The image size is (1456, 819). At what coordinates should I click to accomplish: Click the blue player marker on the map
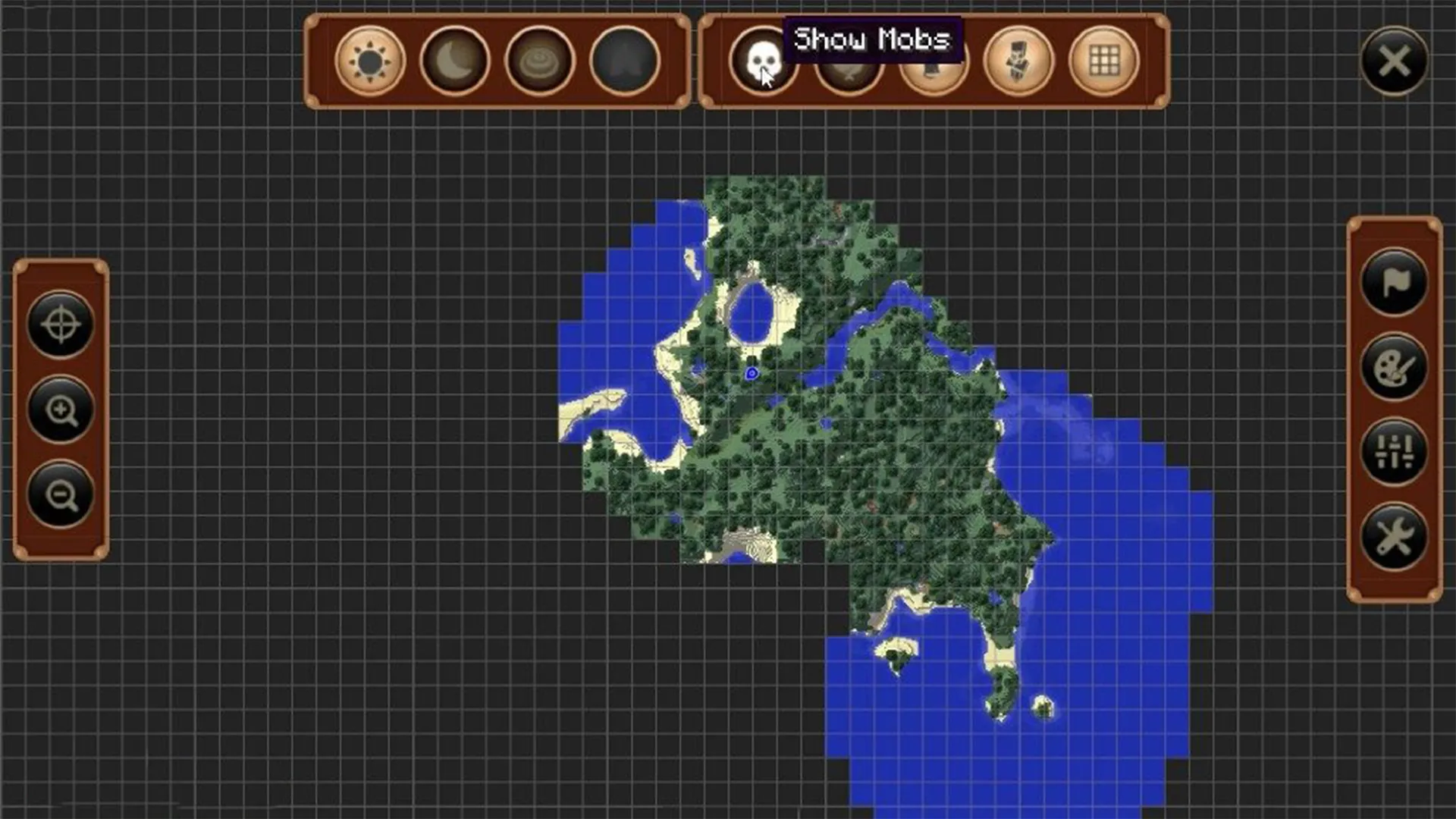(751, 372)
